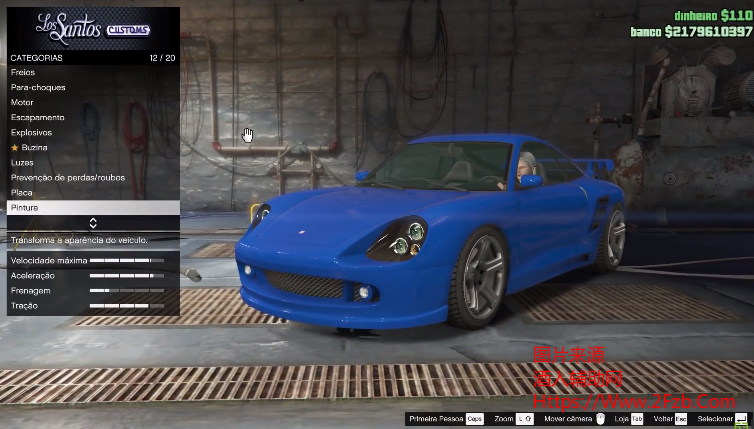Choose the Motor upgrade category
This screenshot has width=754, height=429.
click(92, 102)
